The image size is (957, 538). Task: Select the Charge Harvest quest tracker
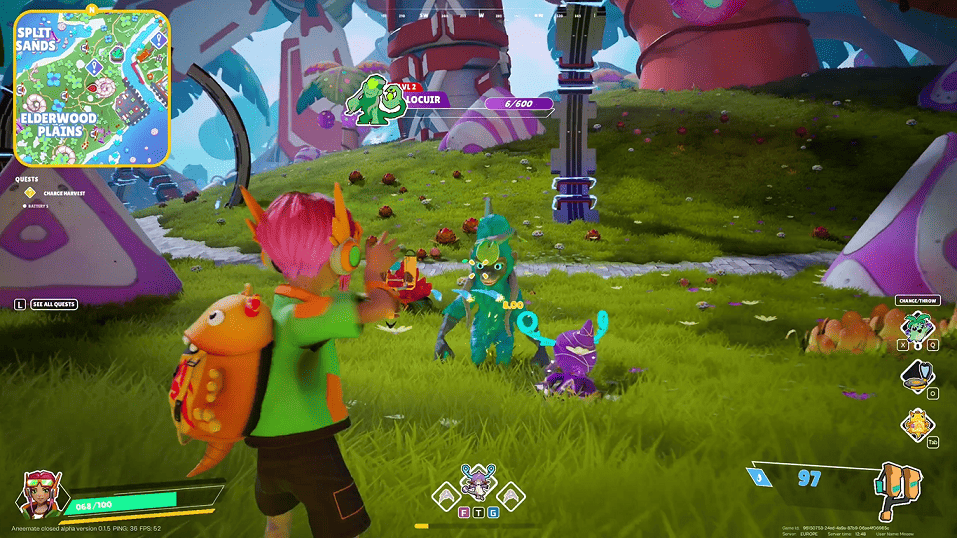pos(64,191)
